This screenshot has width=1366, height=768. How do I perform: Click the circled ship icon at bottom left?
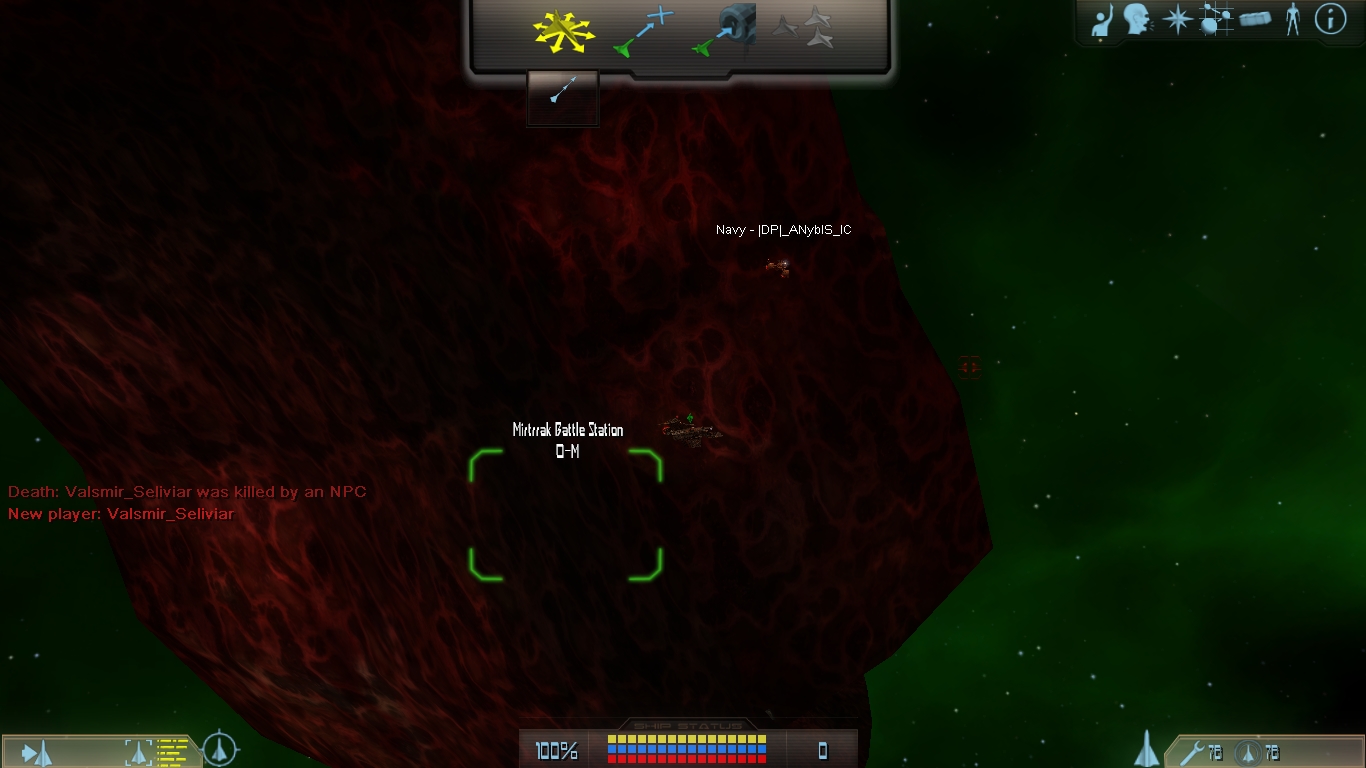220,749
